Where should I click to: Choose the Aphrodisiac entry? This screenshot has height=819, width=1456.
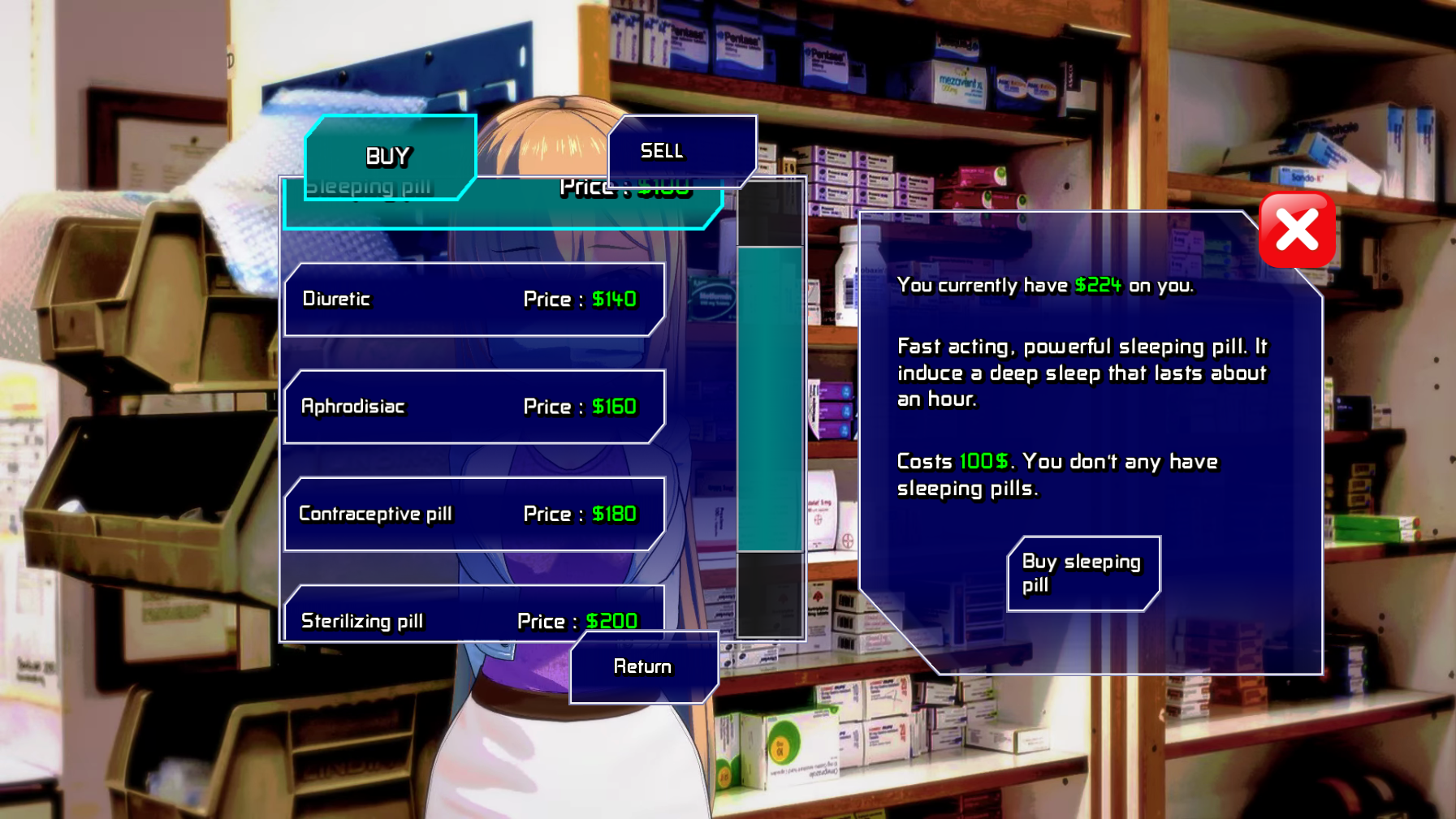pyautogui.click(x=473, y=407)
